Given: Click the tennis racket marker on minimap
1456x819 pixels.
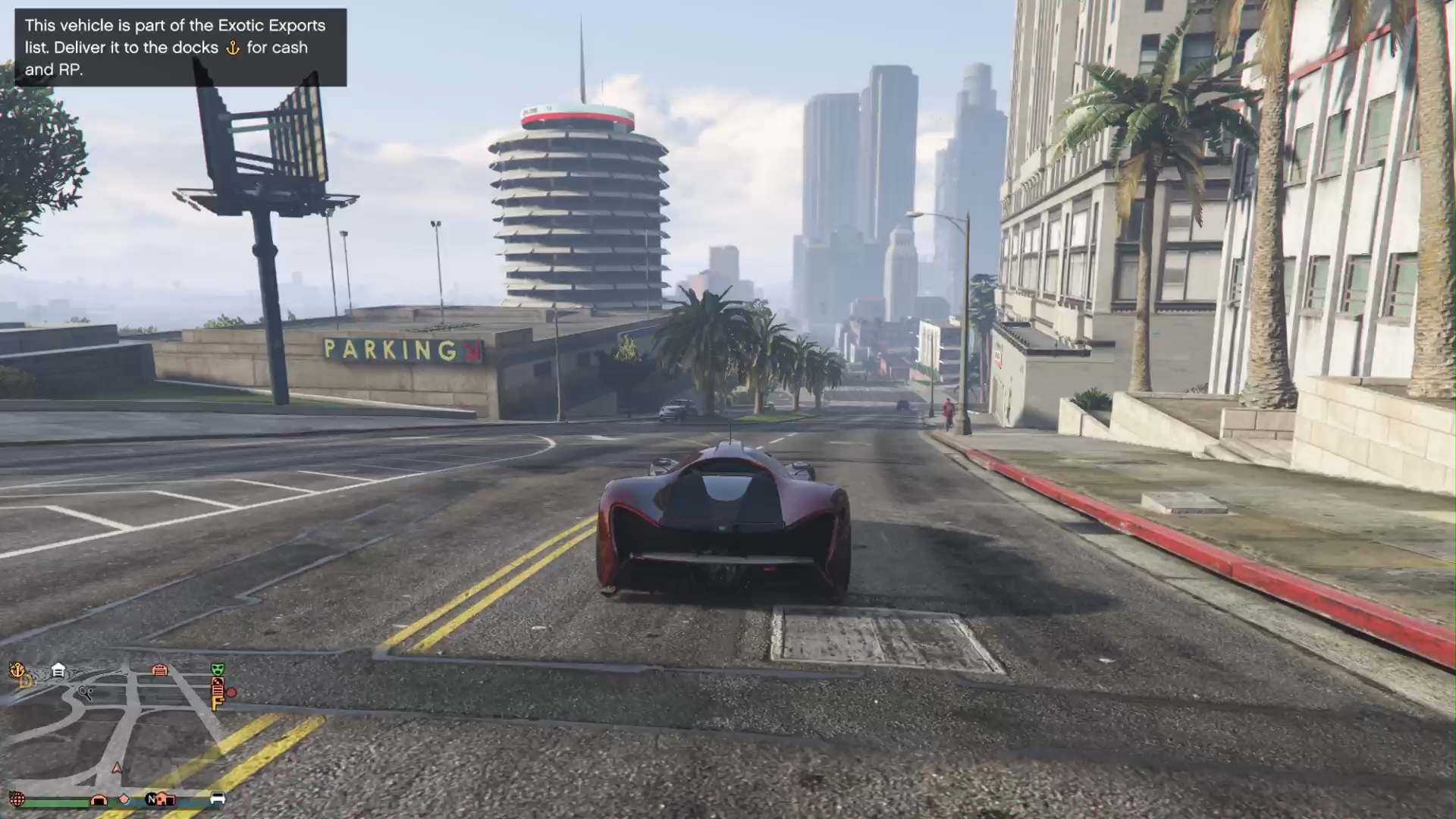Looking at the screenshot, I should pyautogui.click(x=86, y=692).
